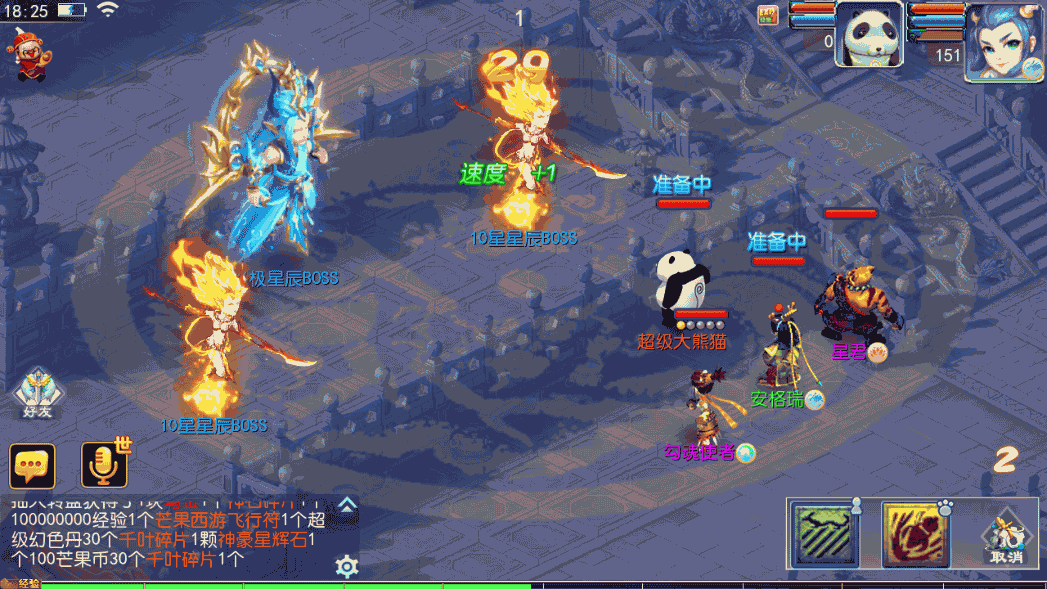Tap the blue-haired player character portrait

[x=1003, y=40]
